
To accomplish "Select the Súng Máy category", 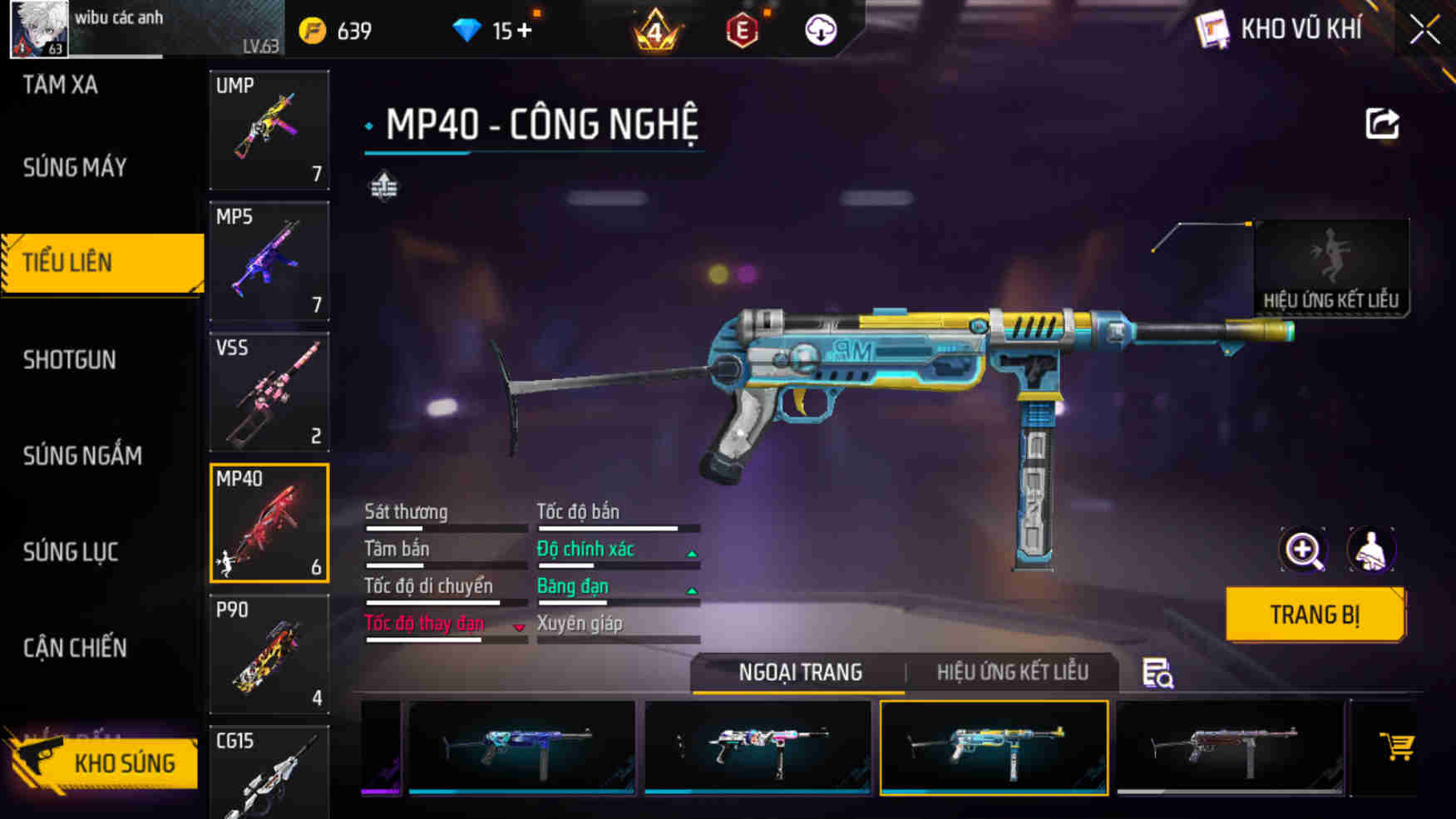I will [x=75, y=168].
